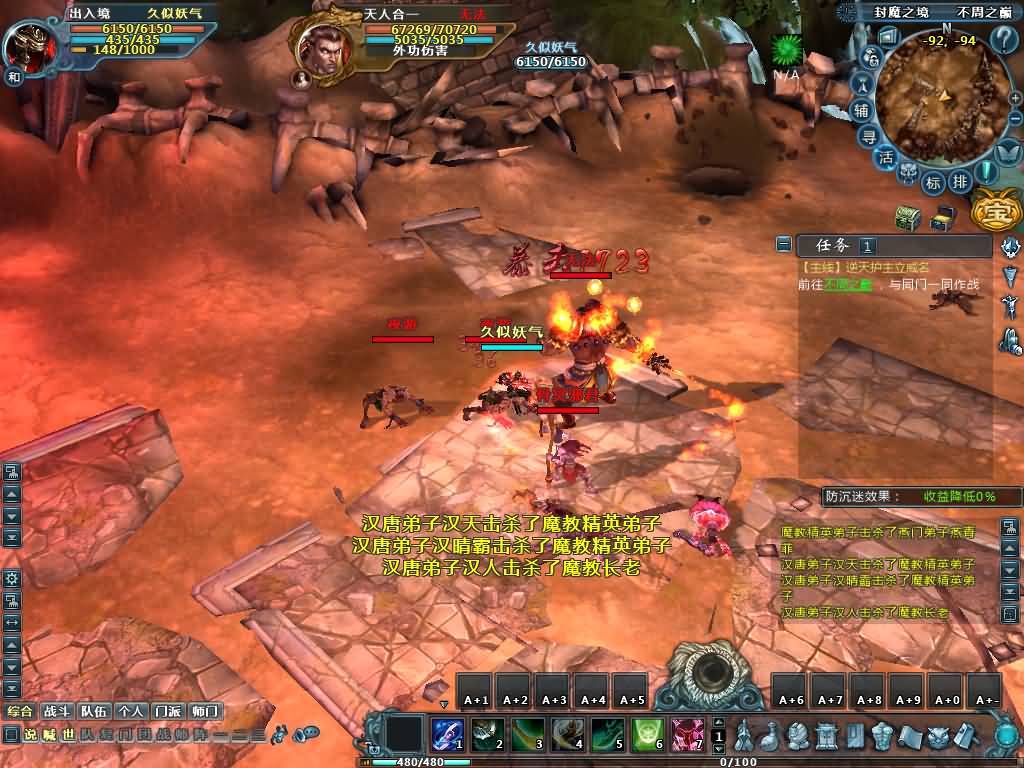Image resolution: width=1024 pixels, height=768 pixels.
Task: Switch to the 门派 chat tab
Action: pyautogui.click(x=167, y=711)
